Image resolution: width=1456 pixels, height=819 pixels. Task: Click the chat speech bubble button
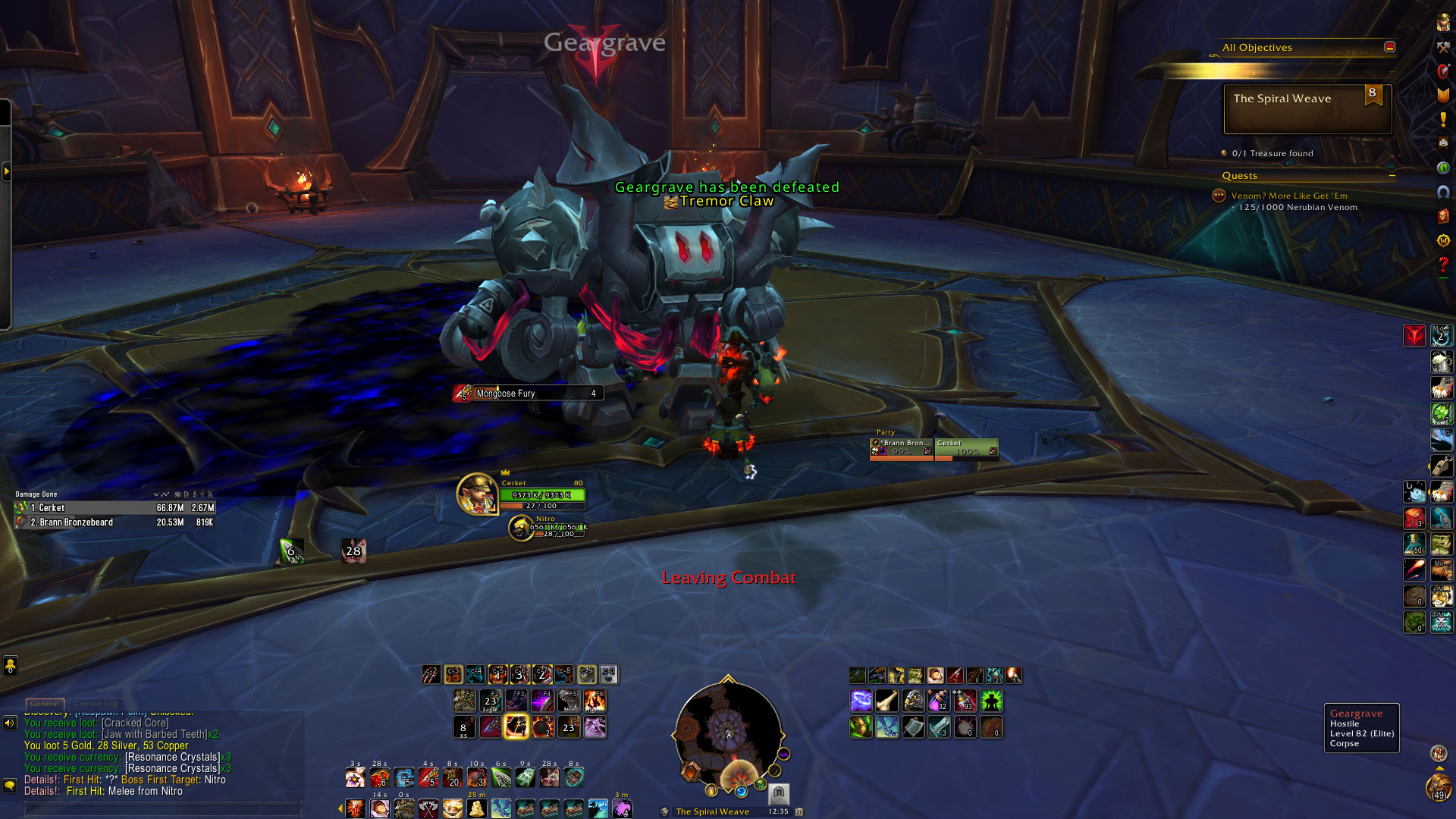coord(10,786)
